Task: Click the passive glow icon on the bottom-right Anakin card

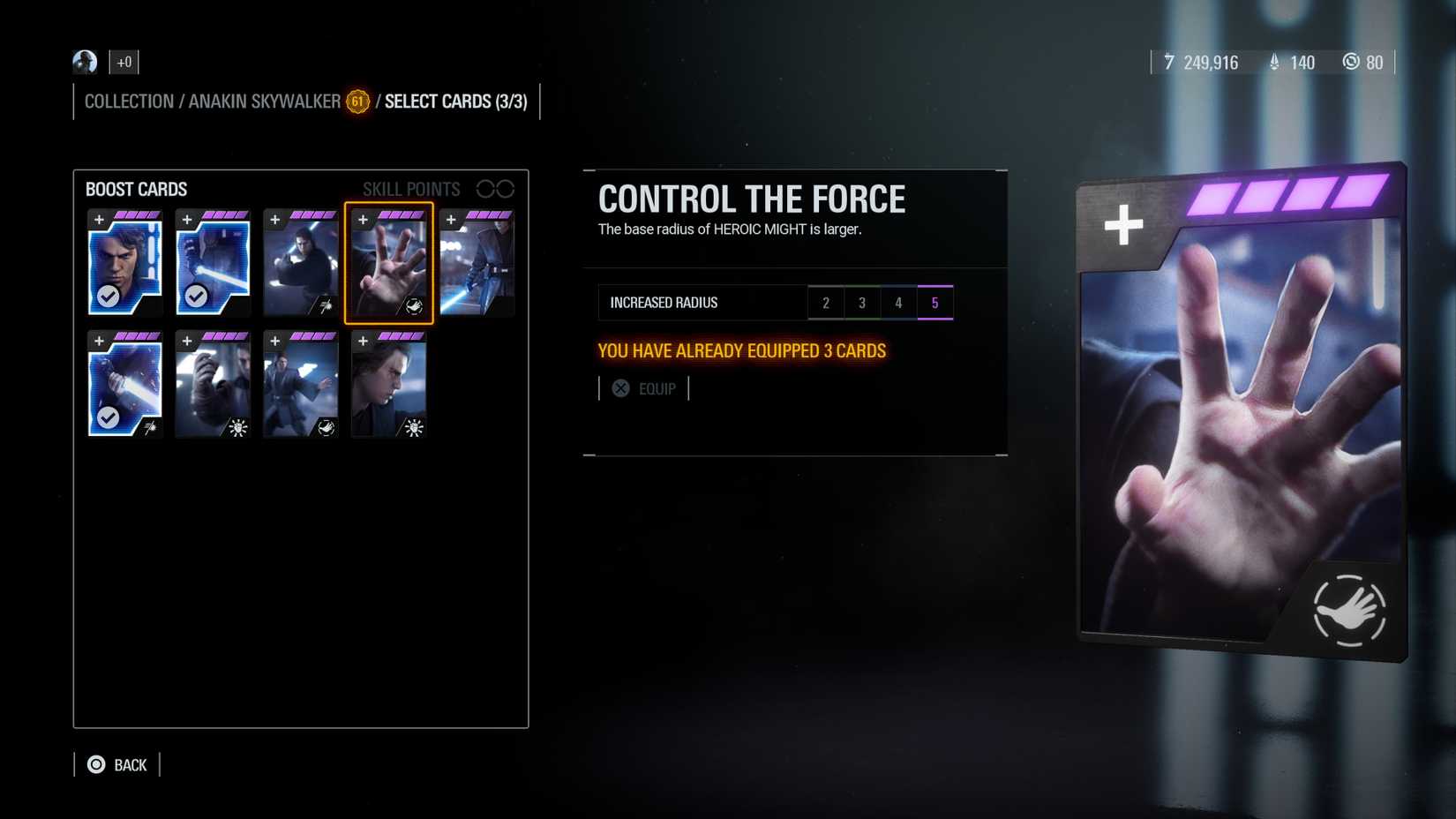Action: coord(413,428)
